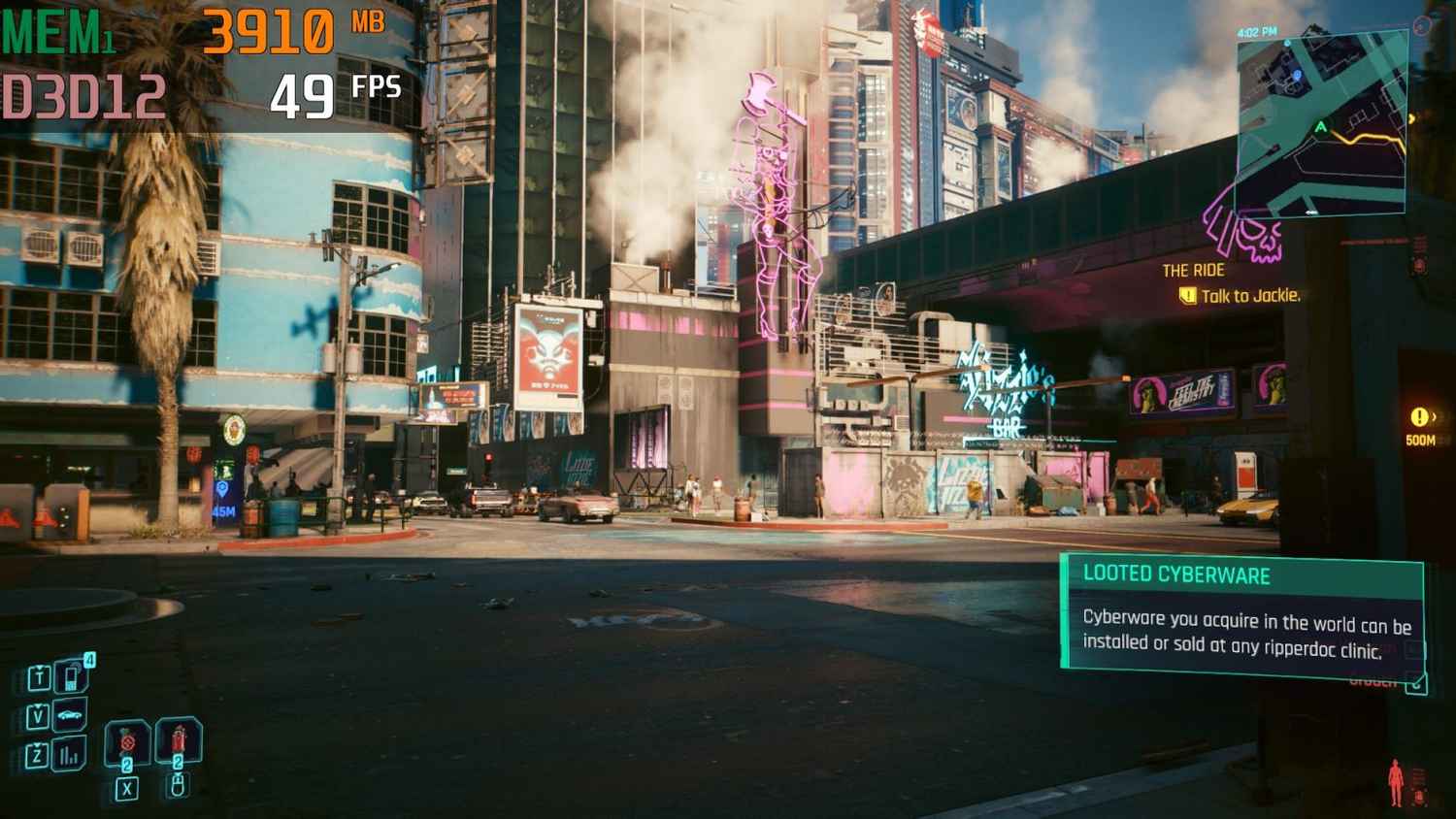Click the '4' notification badge on the phone icon

pyautogui.click(x=90, y=658)
